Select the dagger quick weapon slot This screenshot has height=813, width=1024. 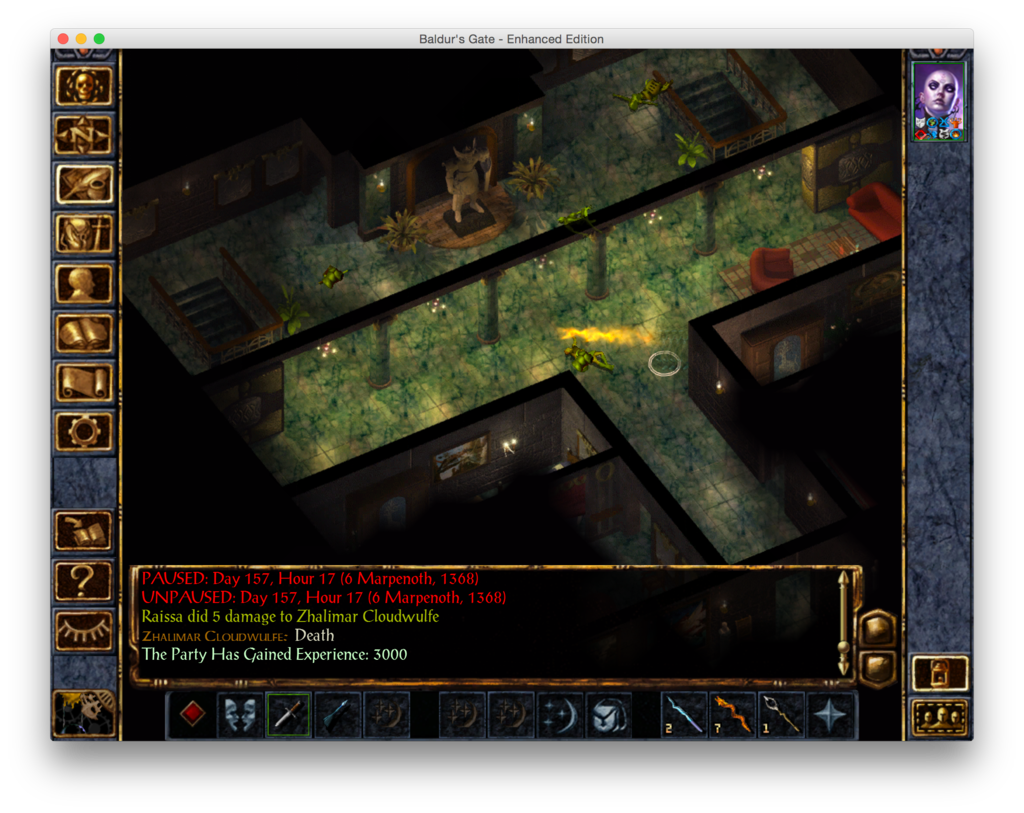288,715
